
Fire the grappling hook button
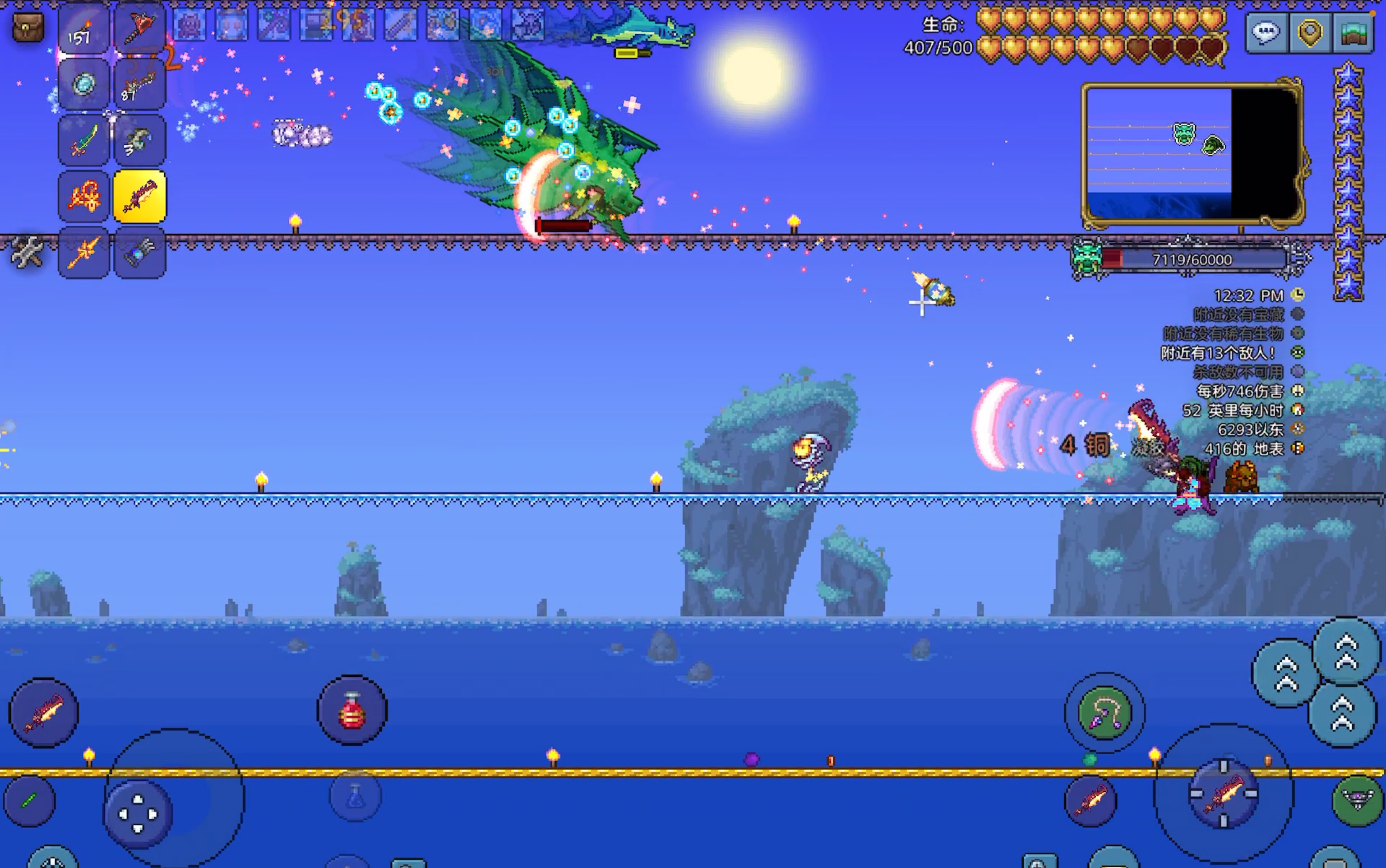click(x=1104, y=713)
